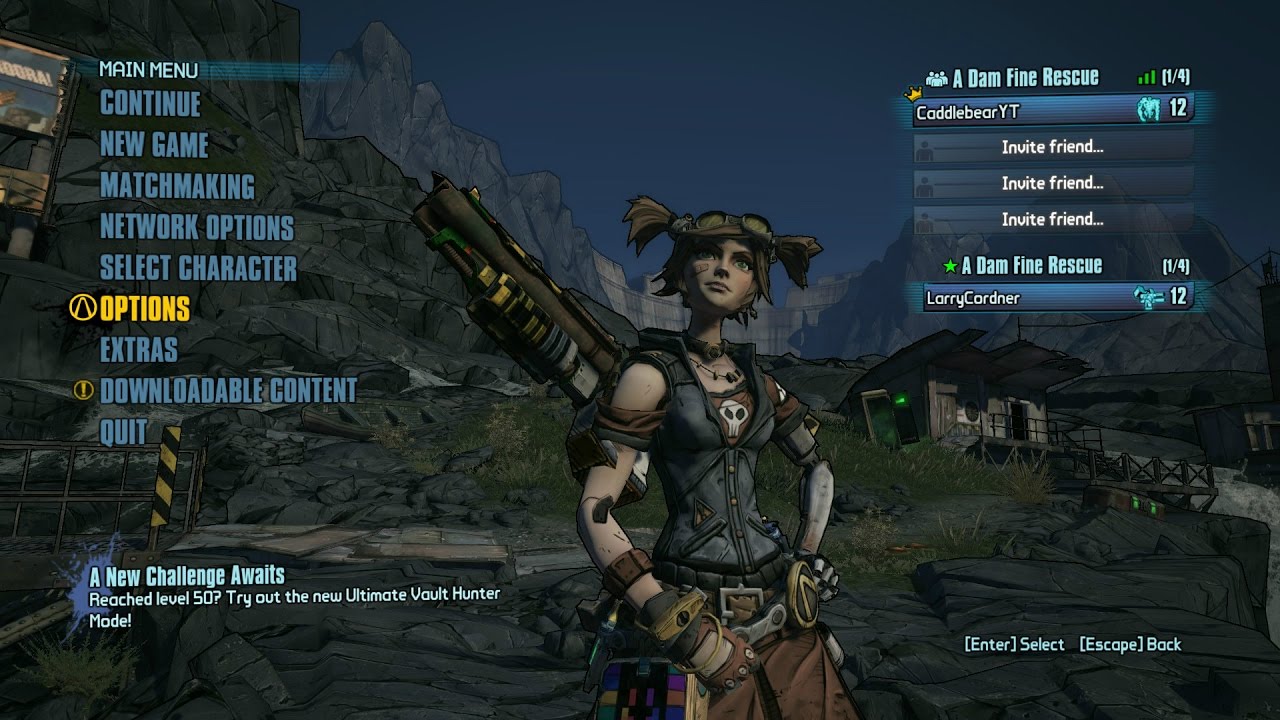Select Continue from the main menu

pos(150,104)
